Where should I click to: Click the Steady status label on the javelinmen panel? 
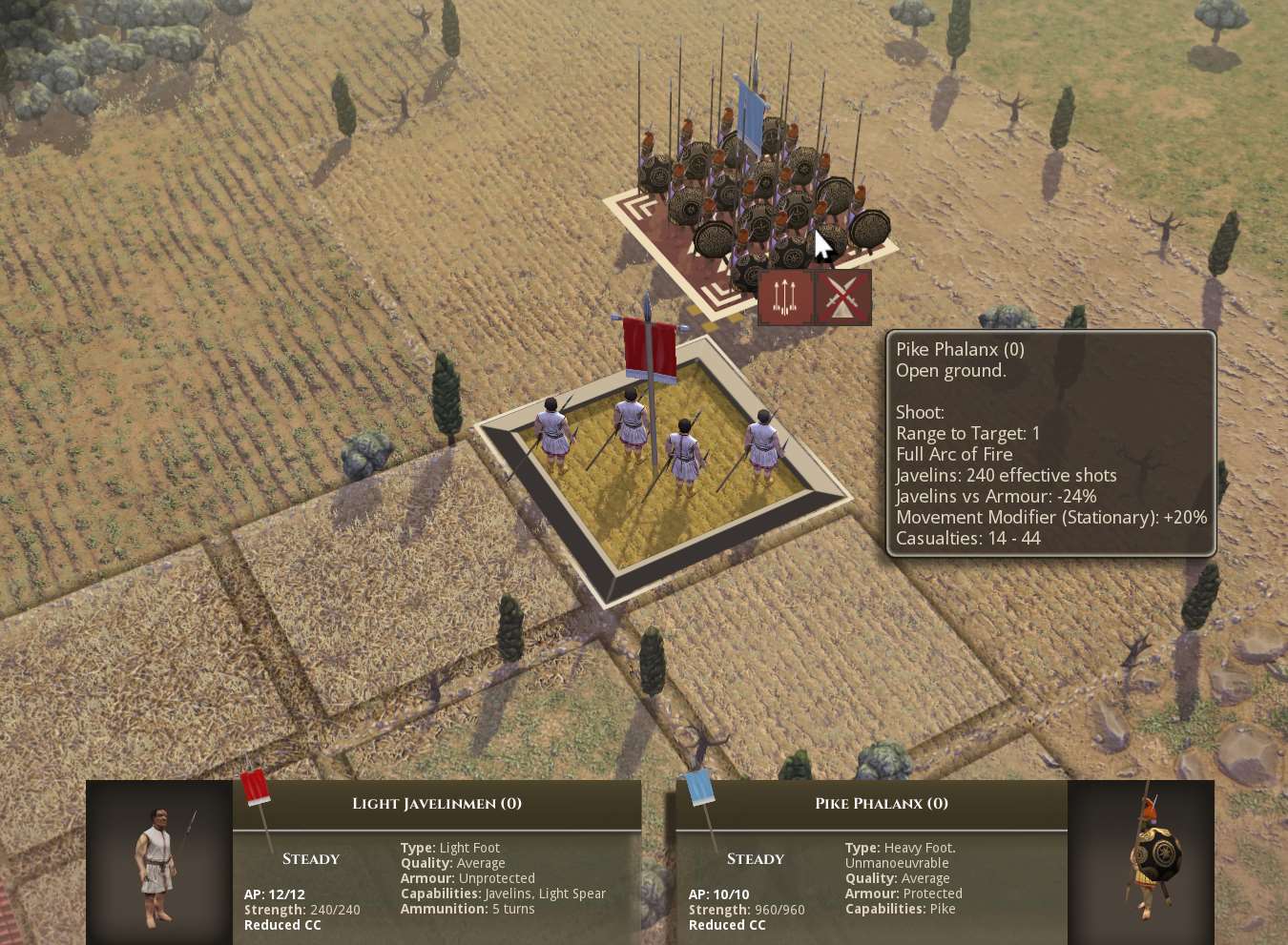(309, 858)
